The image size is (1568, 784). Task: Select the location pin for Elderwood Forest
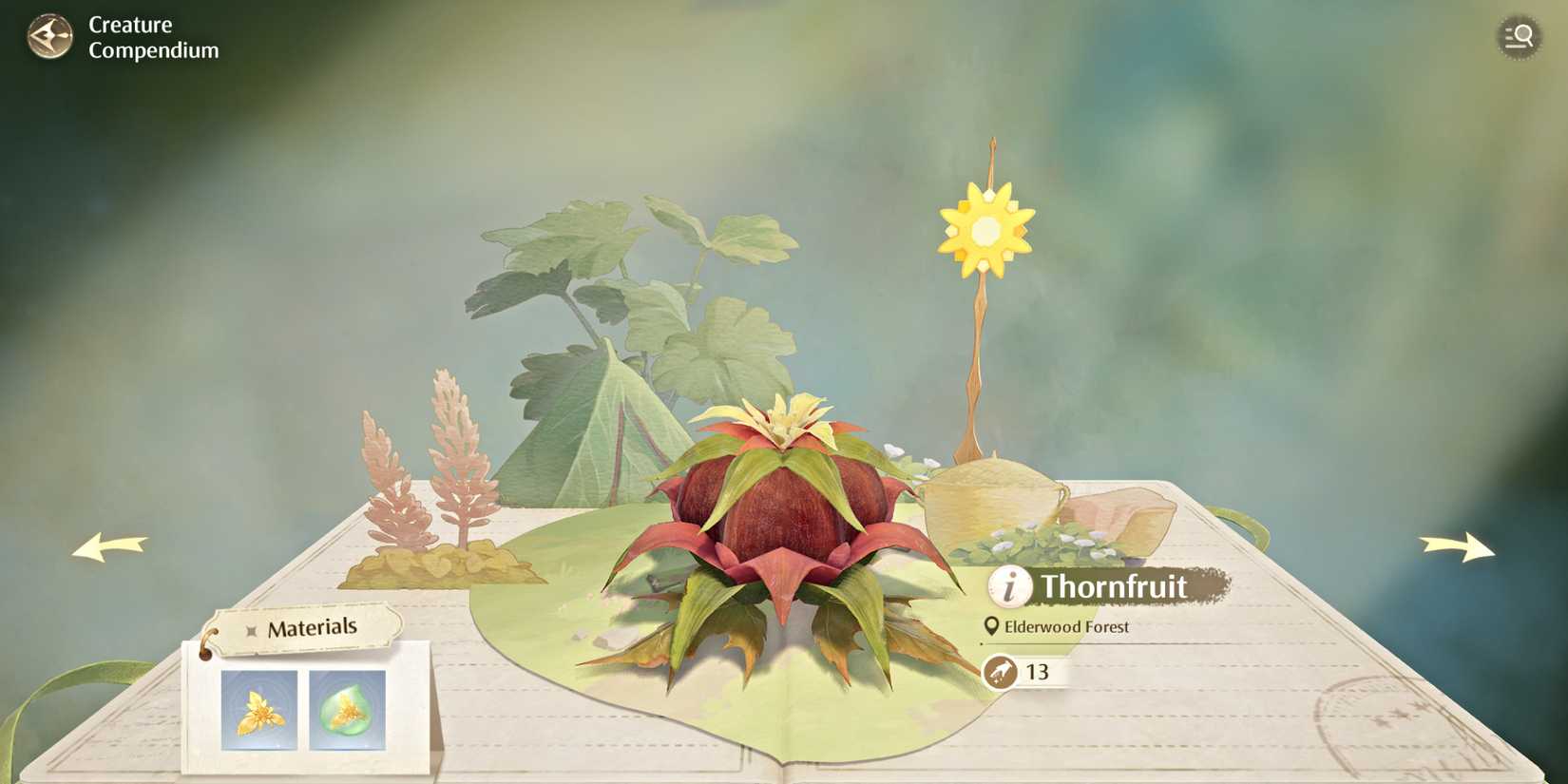click(991, 627)
